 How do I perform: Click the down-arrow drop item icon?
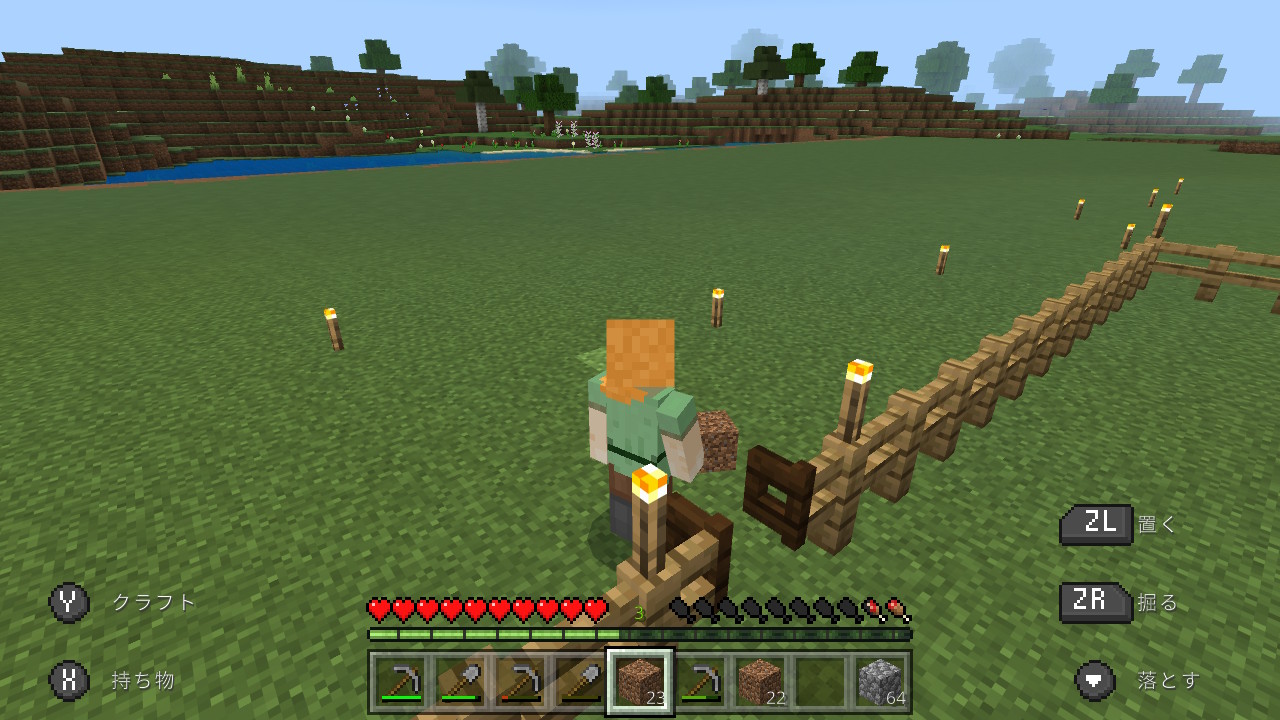click(1095, 679)
